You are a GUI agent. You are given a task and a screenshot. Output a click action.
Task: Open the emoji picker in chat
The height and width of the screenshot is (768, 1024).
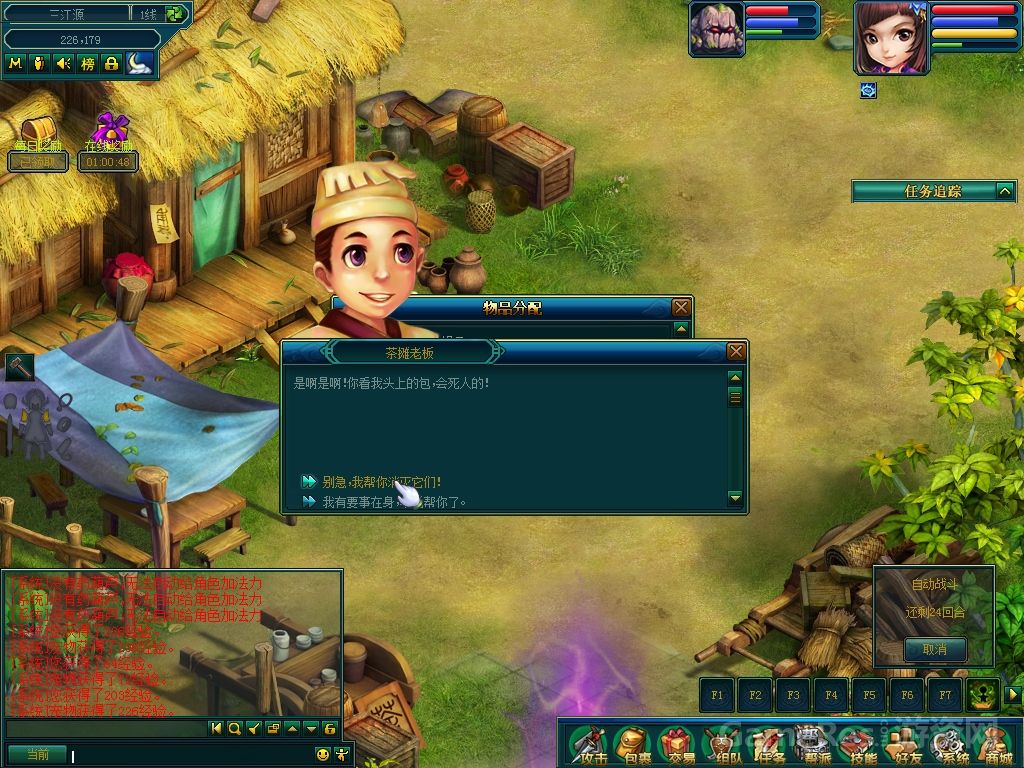(x=322, y=754)
